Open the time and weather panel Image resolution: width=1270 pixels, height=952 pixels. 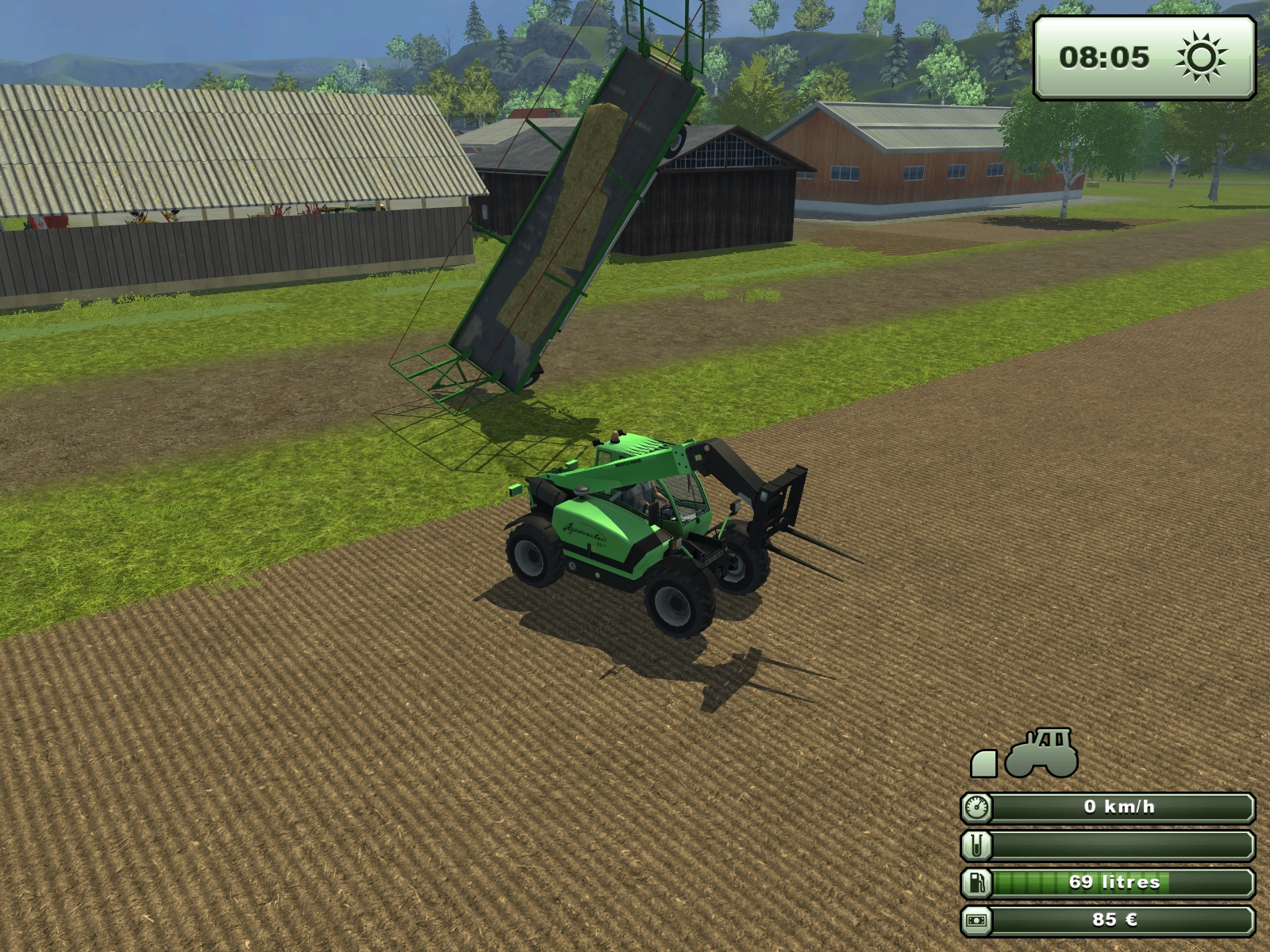pyautogui.click(x=1143, y=57)
